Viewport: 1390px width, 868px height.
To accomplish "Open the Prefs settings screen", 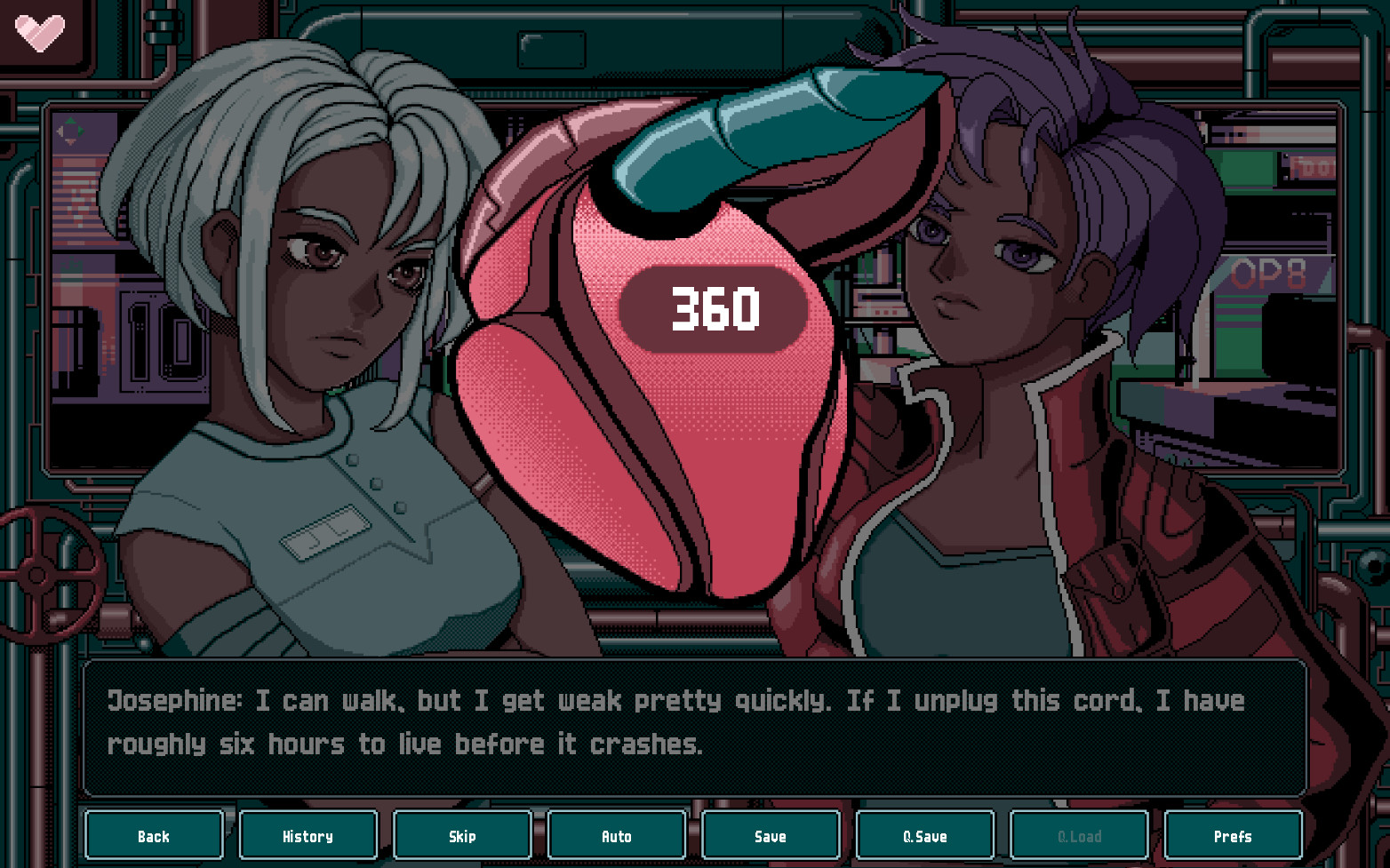I will tap(1234, 835).
